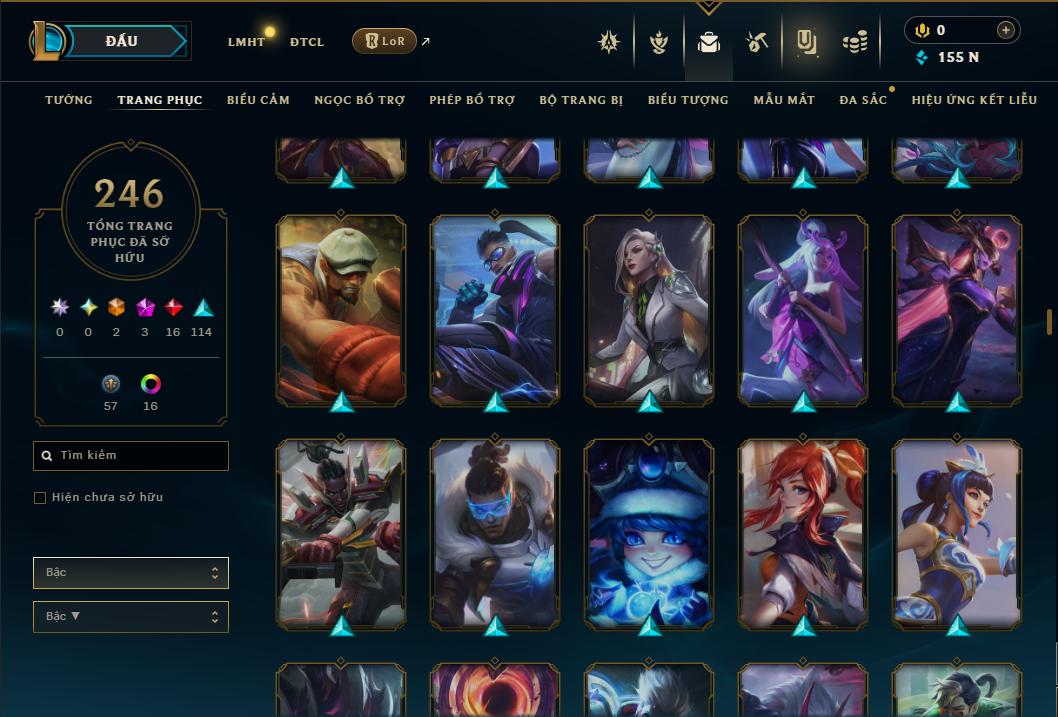The width and height of the screenshot is (1058, 717).
Task: Click the Tìm kiếm search field
Action: coord(131,456)
